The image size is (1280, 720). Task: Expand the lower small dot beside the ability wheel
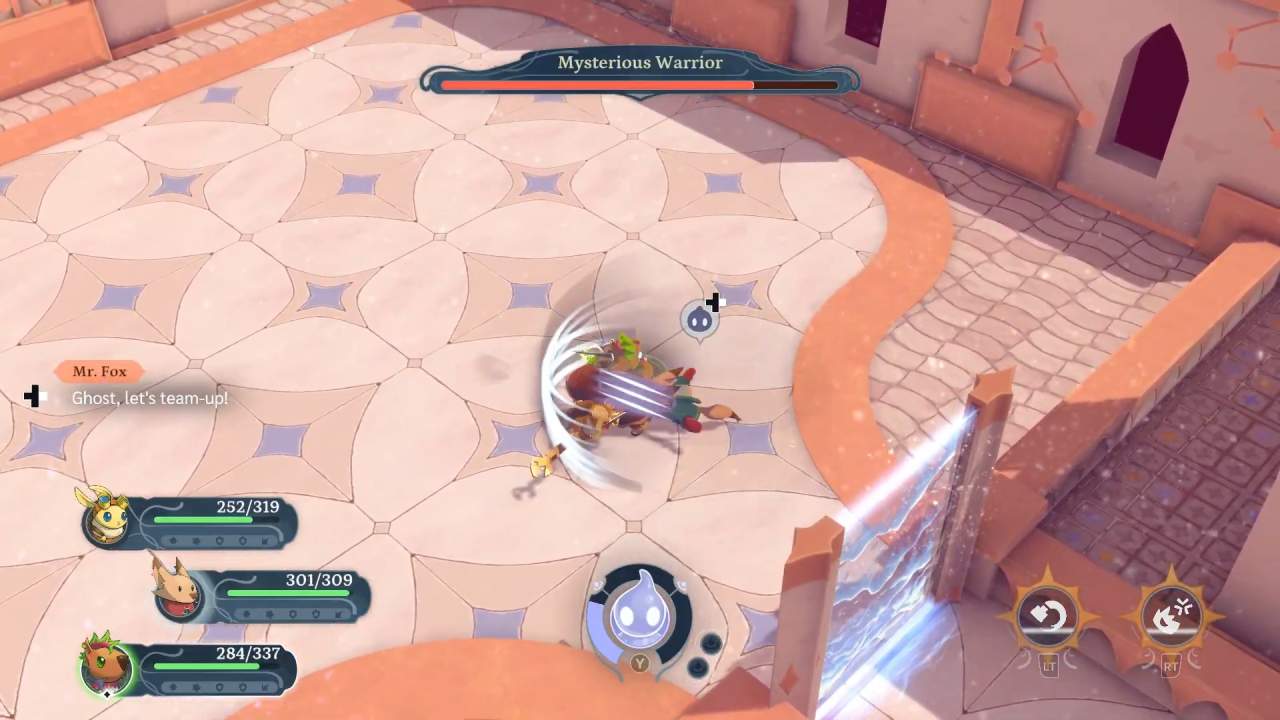699,666
